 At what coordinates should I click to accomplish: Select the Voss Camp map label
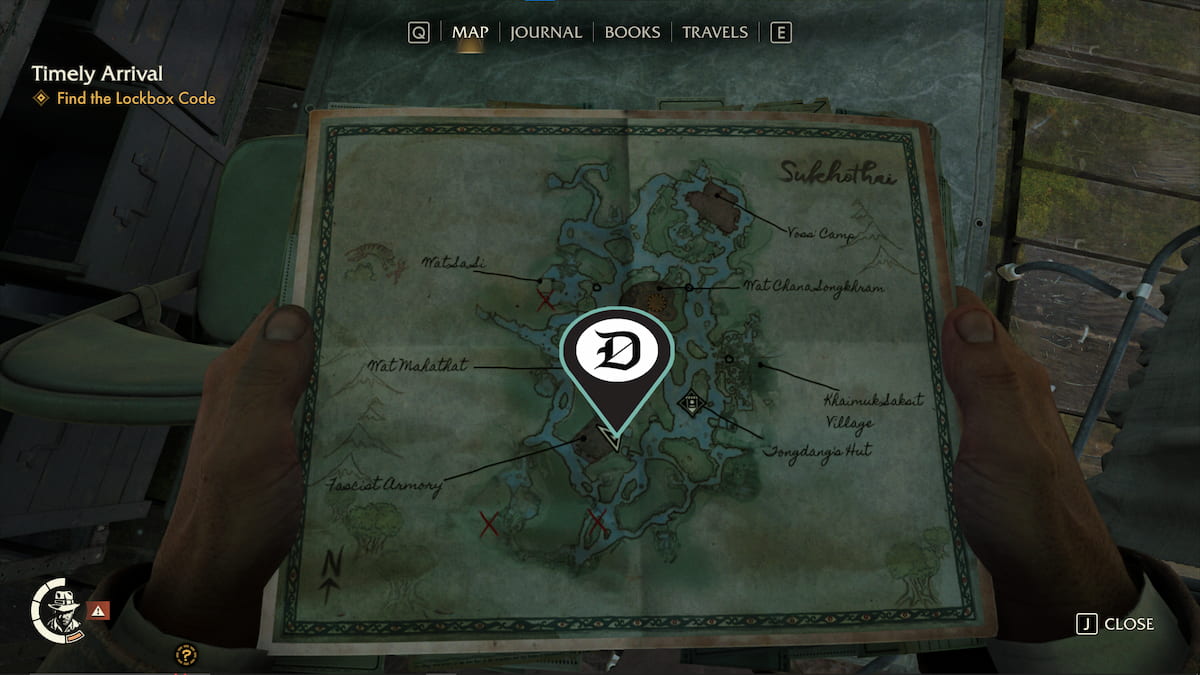click(819, 236)
